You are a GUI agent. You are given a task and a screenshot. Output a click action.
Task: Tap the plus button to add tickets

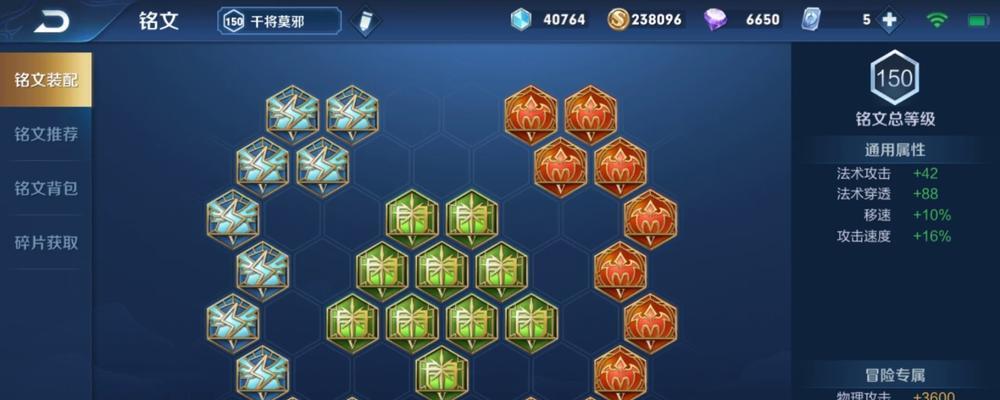[887, 20]
